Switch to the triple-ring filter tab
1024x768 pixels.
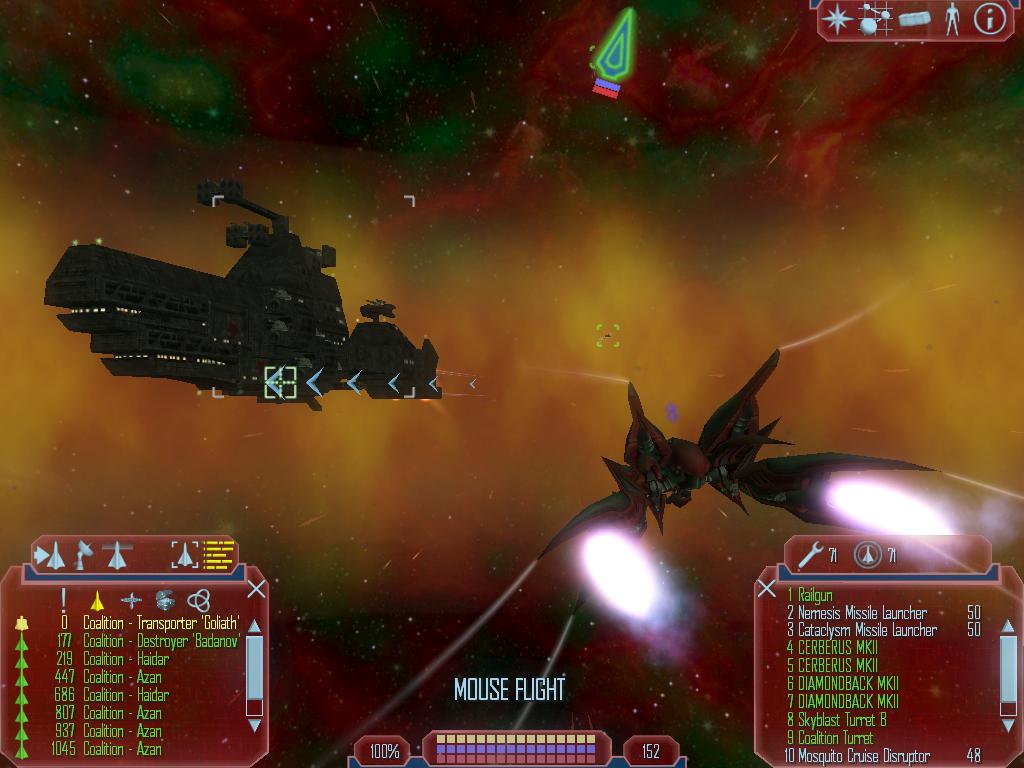(199, 600)
